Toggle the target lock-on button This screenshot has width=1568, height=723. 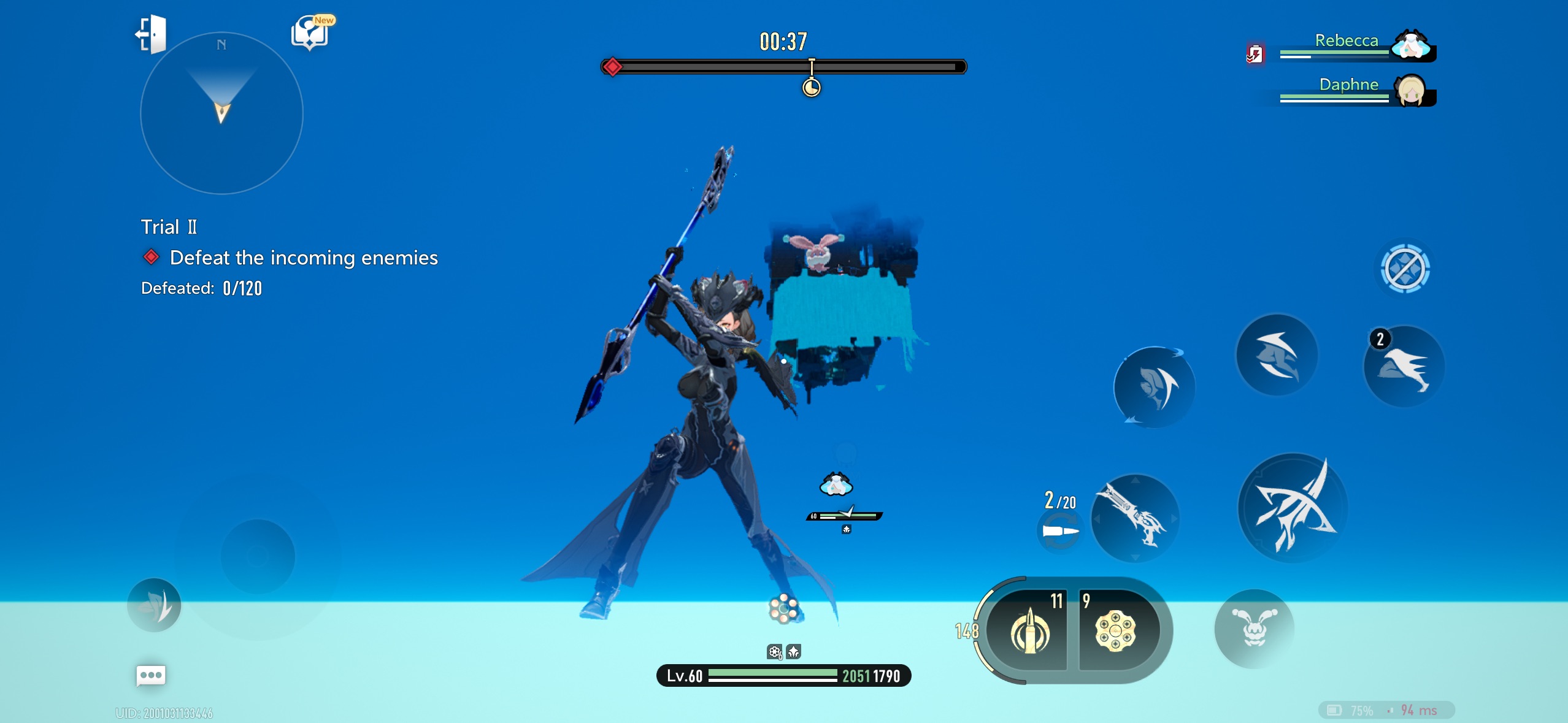[x=1404, y=269]
